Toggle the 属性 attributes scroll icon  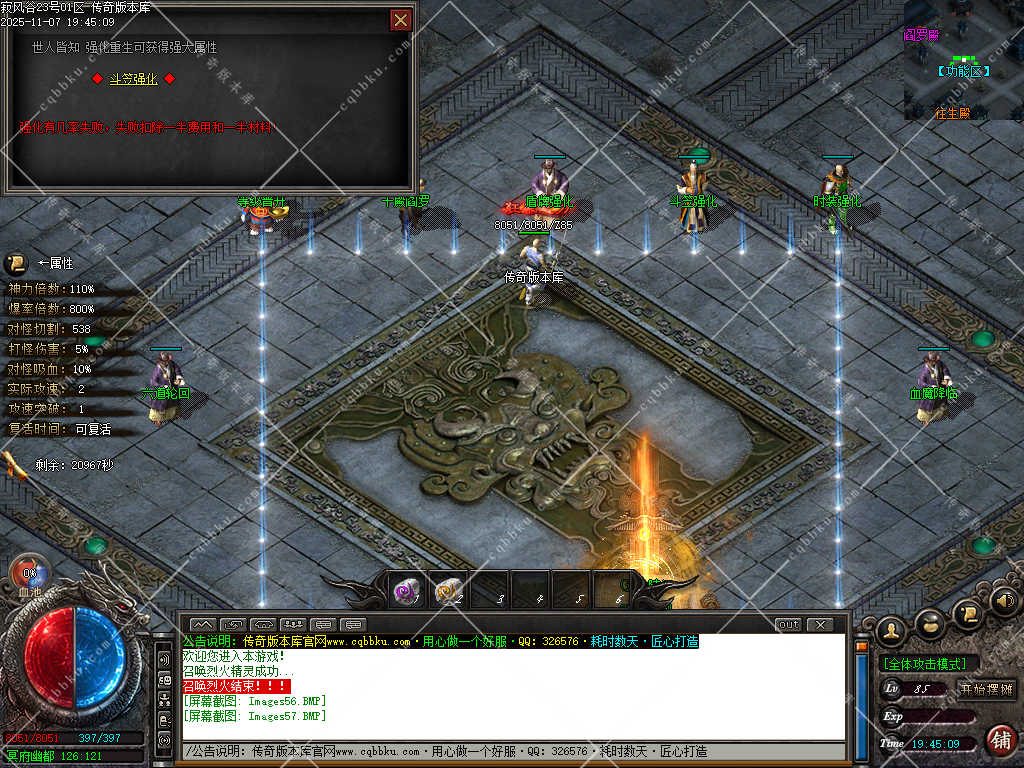tap(16, 264)
